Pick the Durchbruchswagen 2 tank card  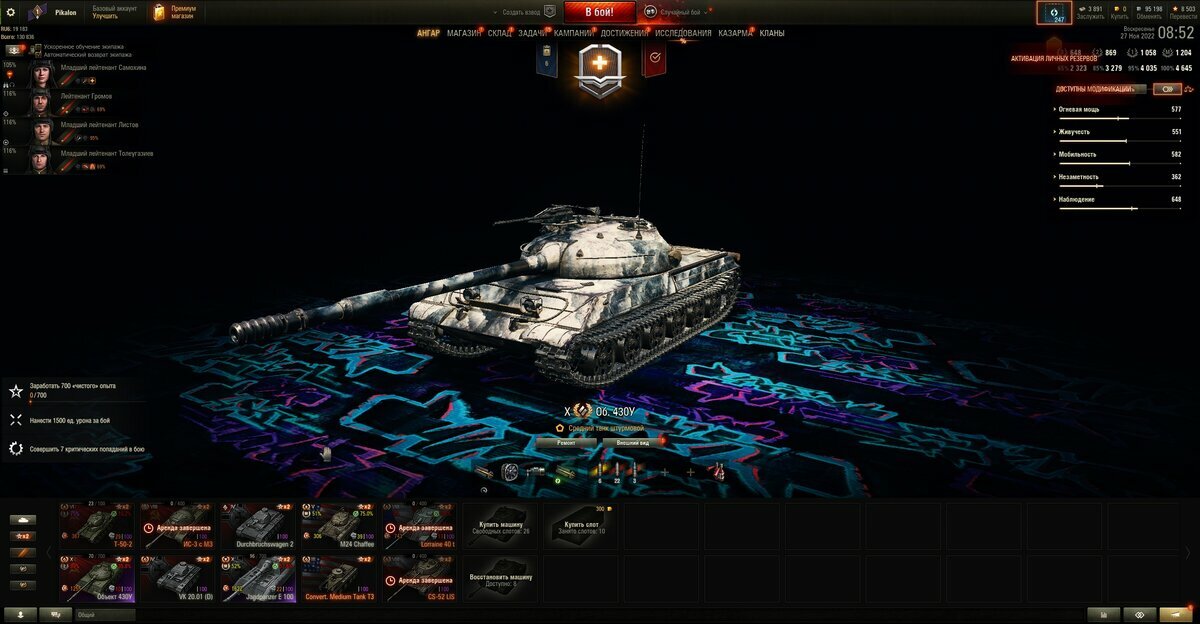258,526
